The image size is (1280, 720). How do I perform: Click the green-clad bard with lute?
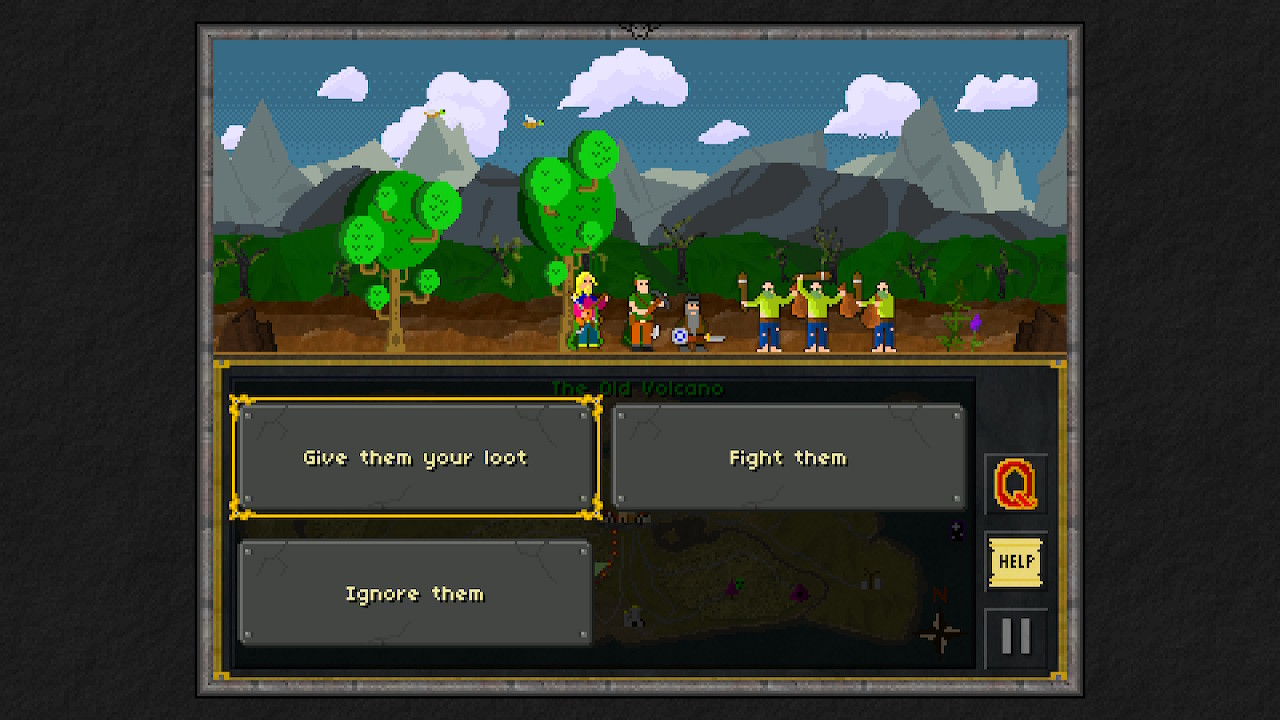point(638,310)
